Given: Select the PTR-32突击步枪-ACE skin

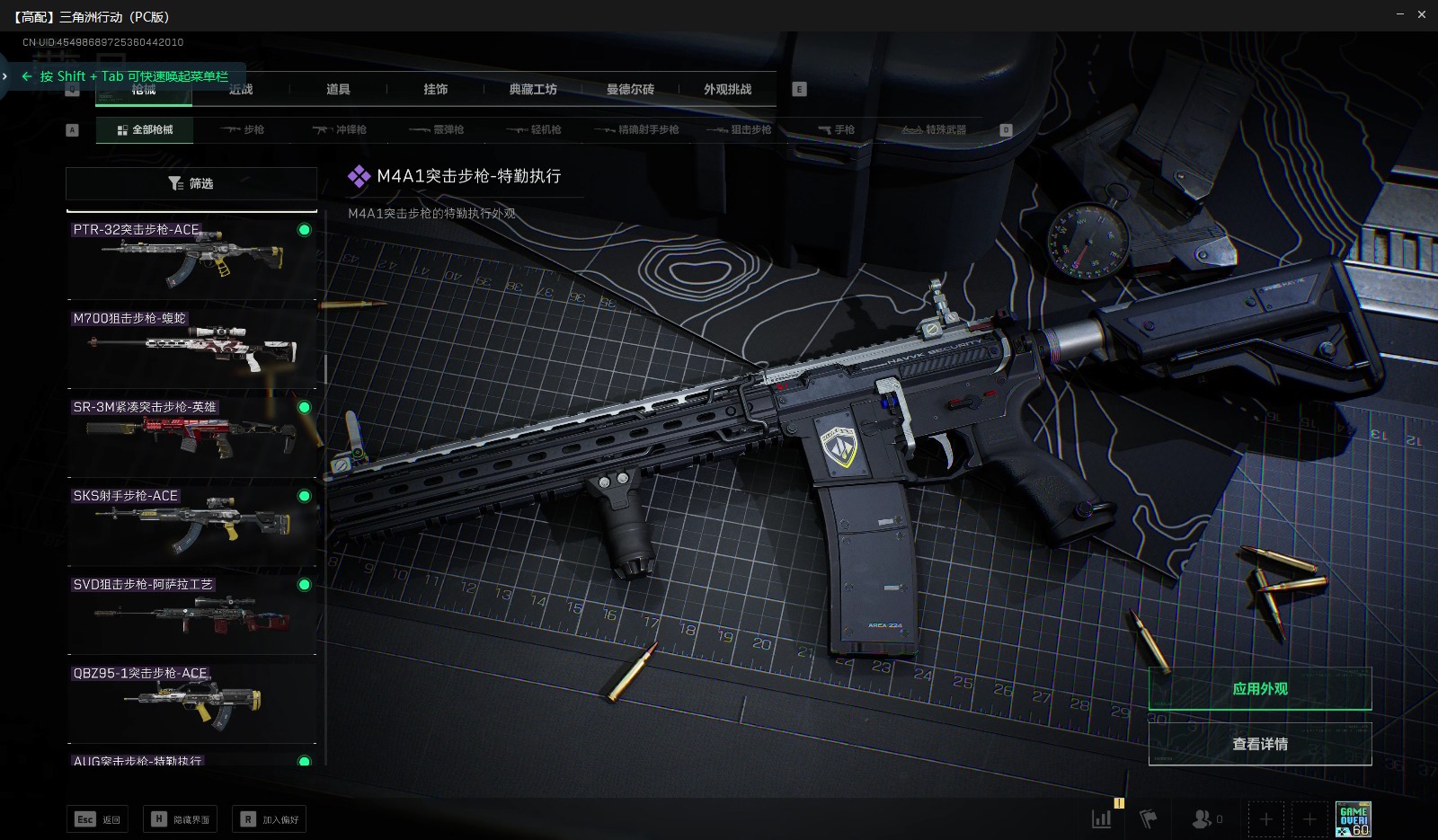Looking at the screenshot, I should (191, 256).
